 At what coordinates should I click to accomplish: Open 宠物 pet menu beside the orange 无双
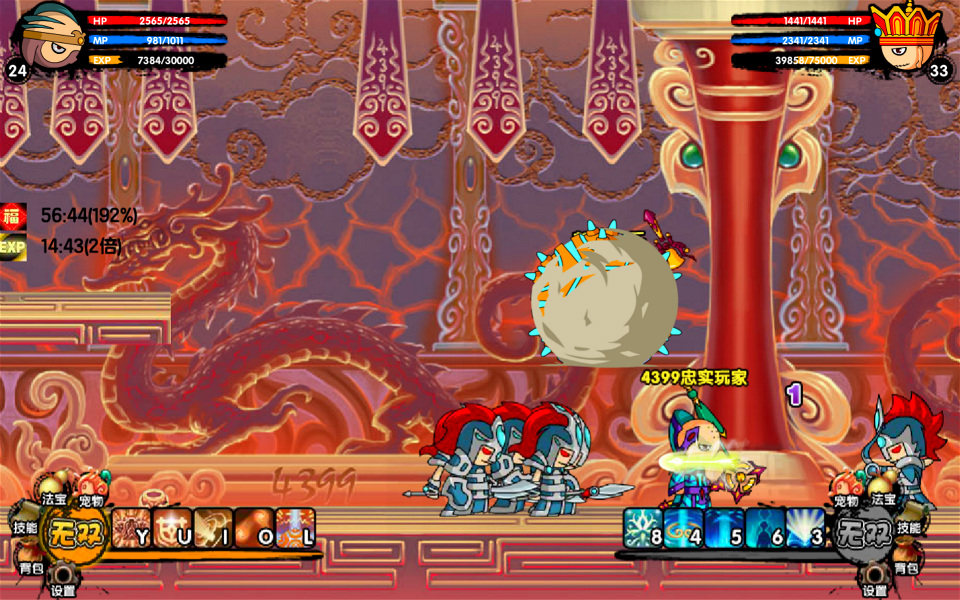click(x=93, y=492)
